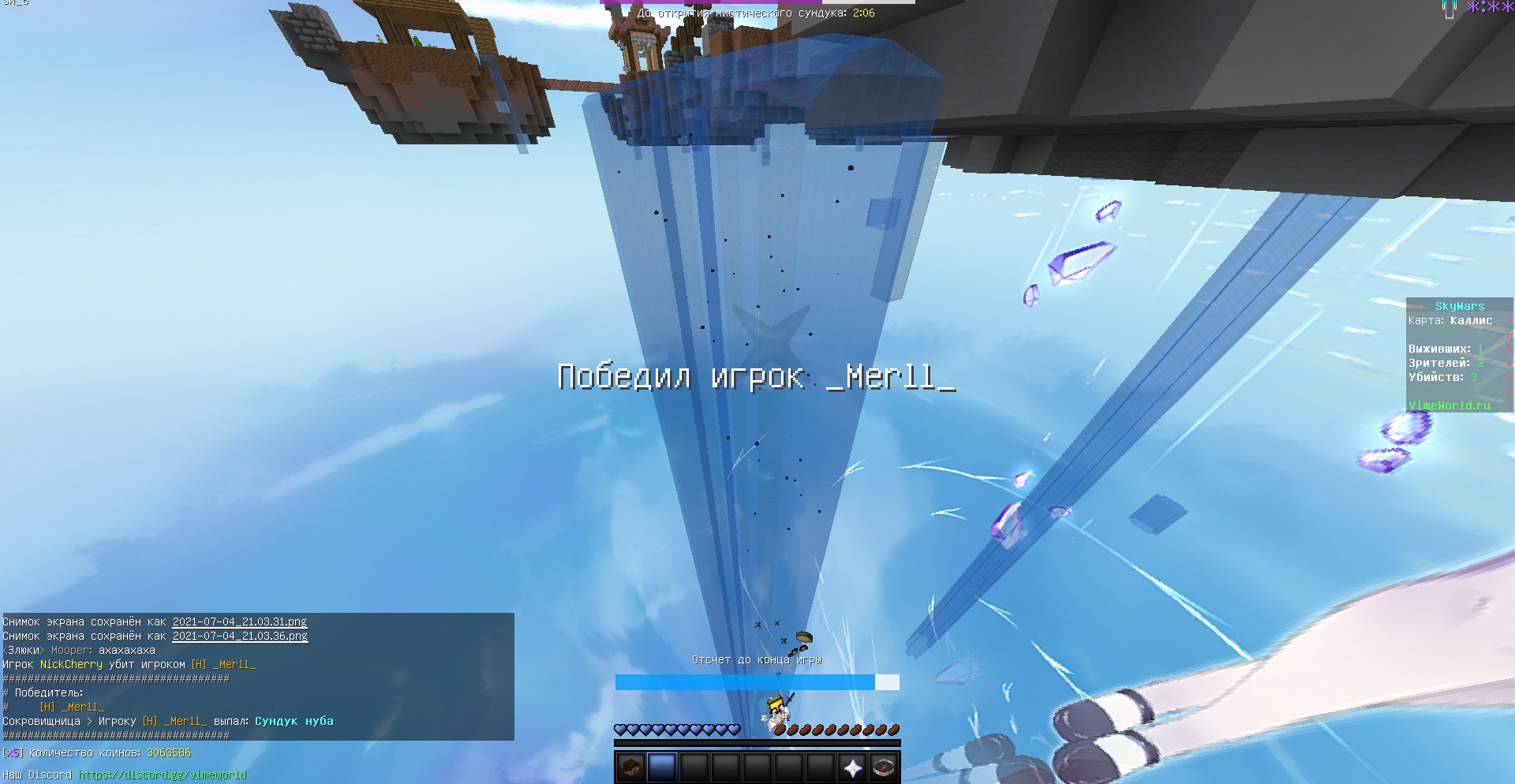This screenshot has height=784, width=1515.
Task: Open the discord.gg/vimeworld Discord link
Action: [x=163, y=775]
